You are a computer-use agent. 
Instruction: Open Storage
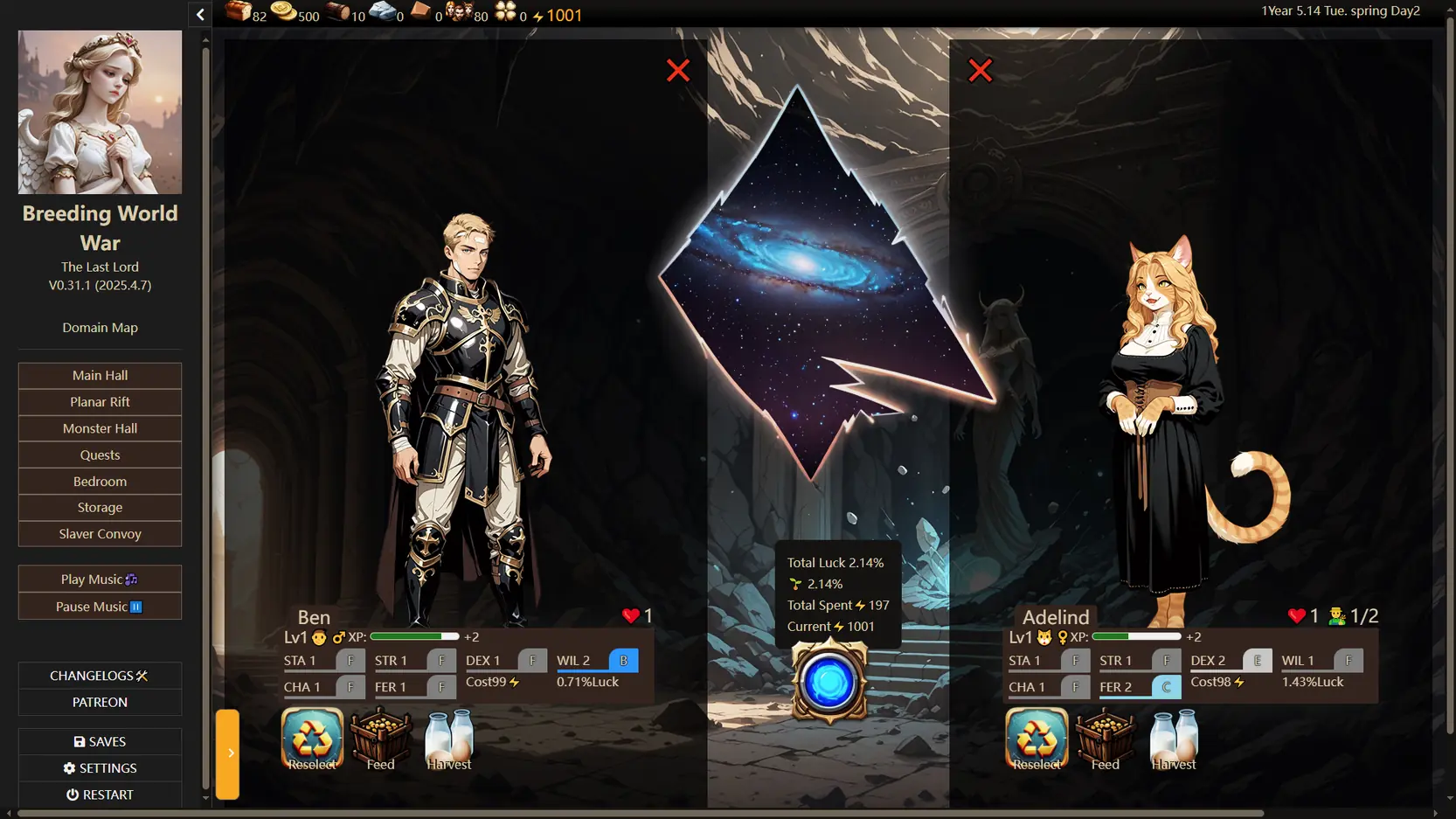coord(100,508)
